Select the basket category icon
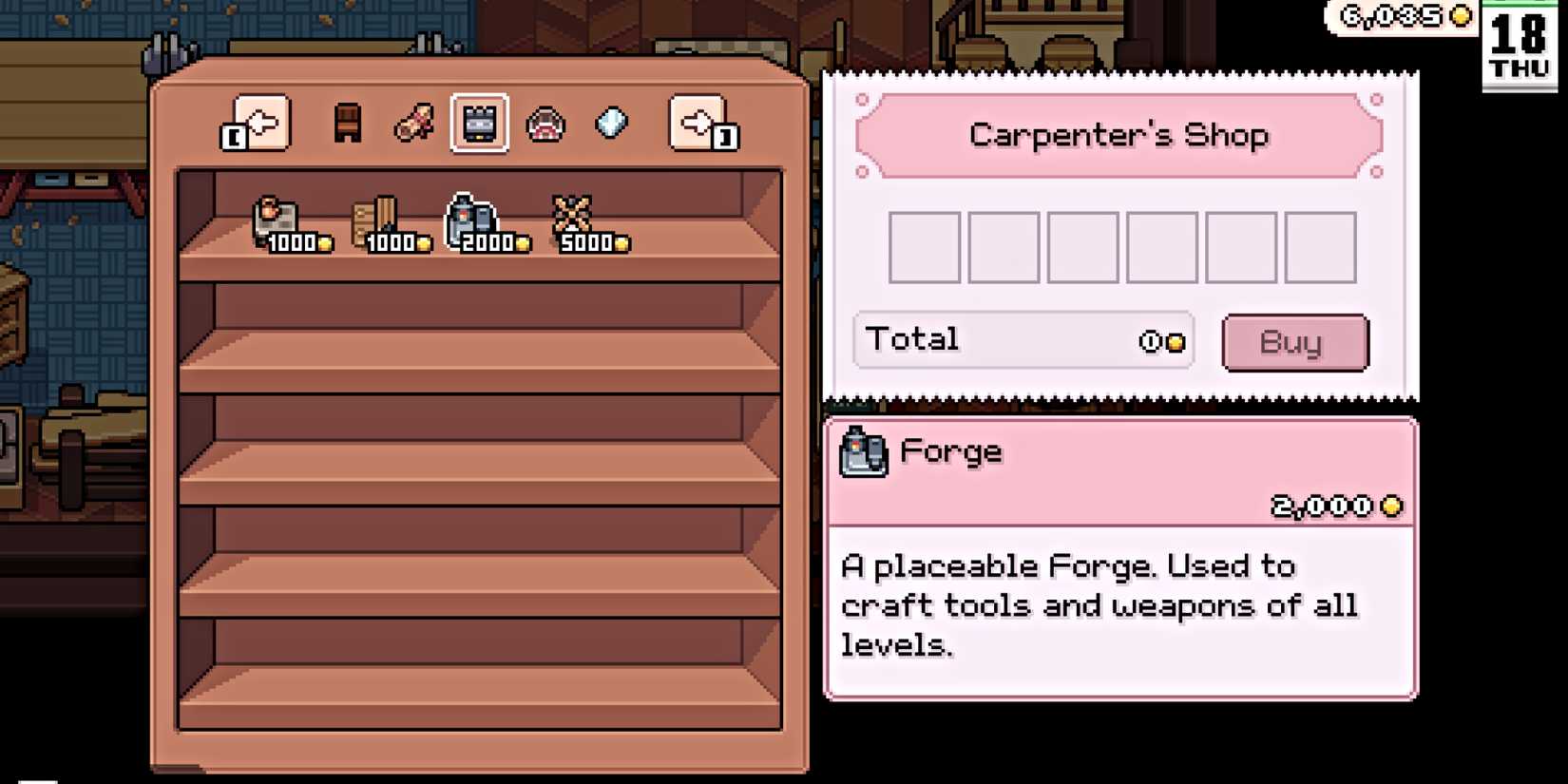The image size is (1568, 784). coord(545,124)
